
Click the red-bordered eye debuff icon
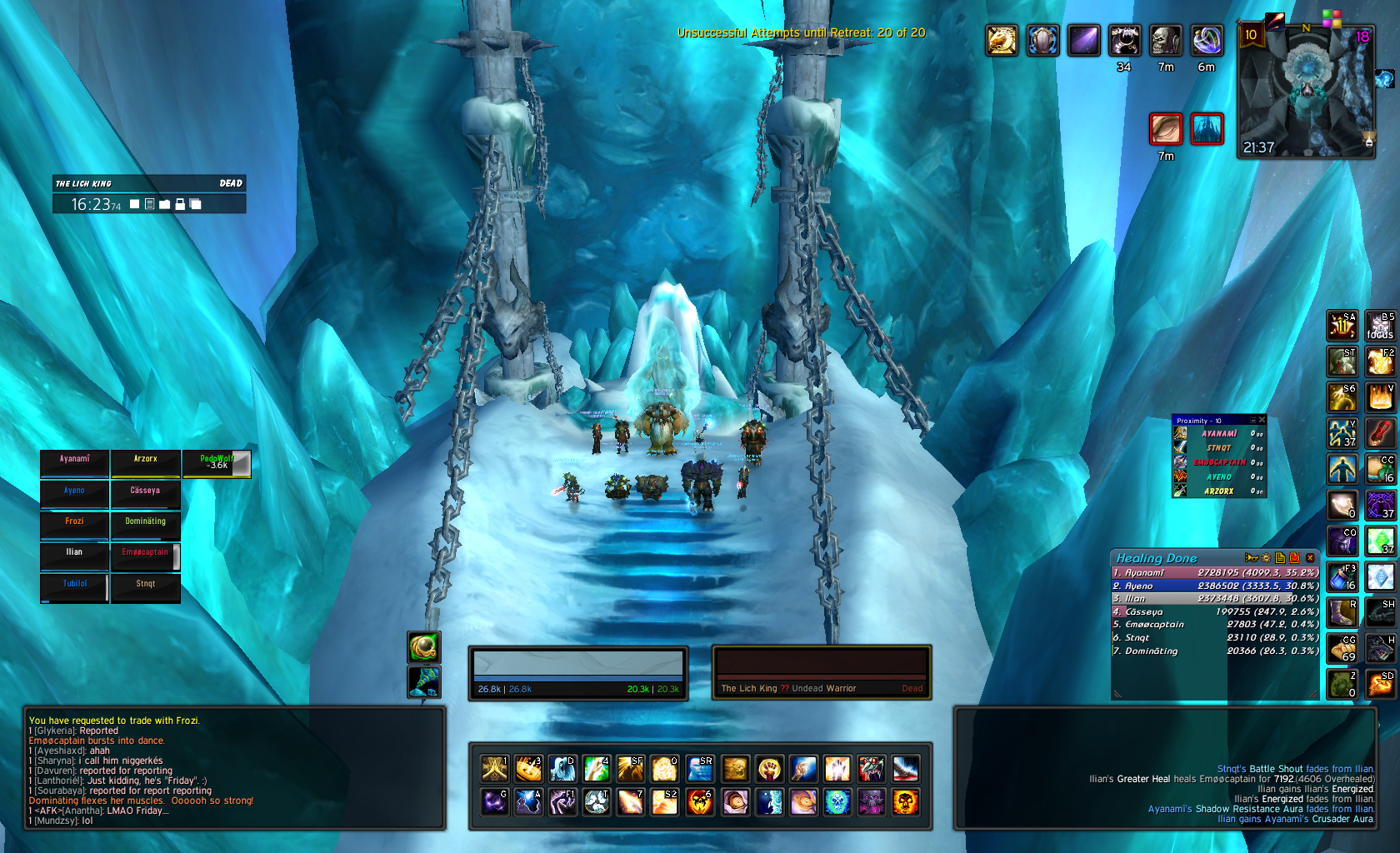[1166, 129]
